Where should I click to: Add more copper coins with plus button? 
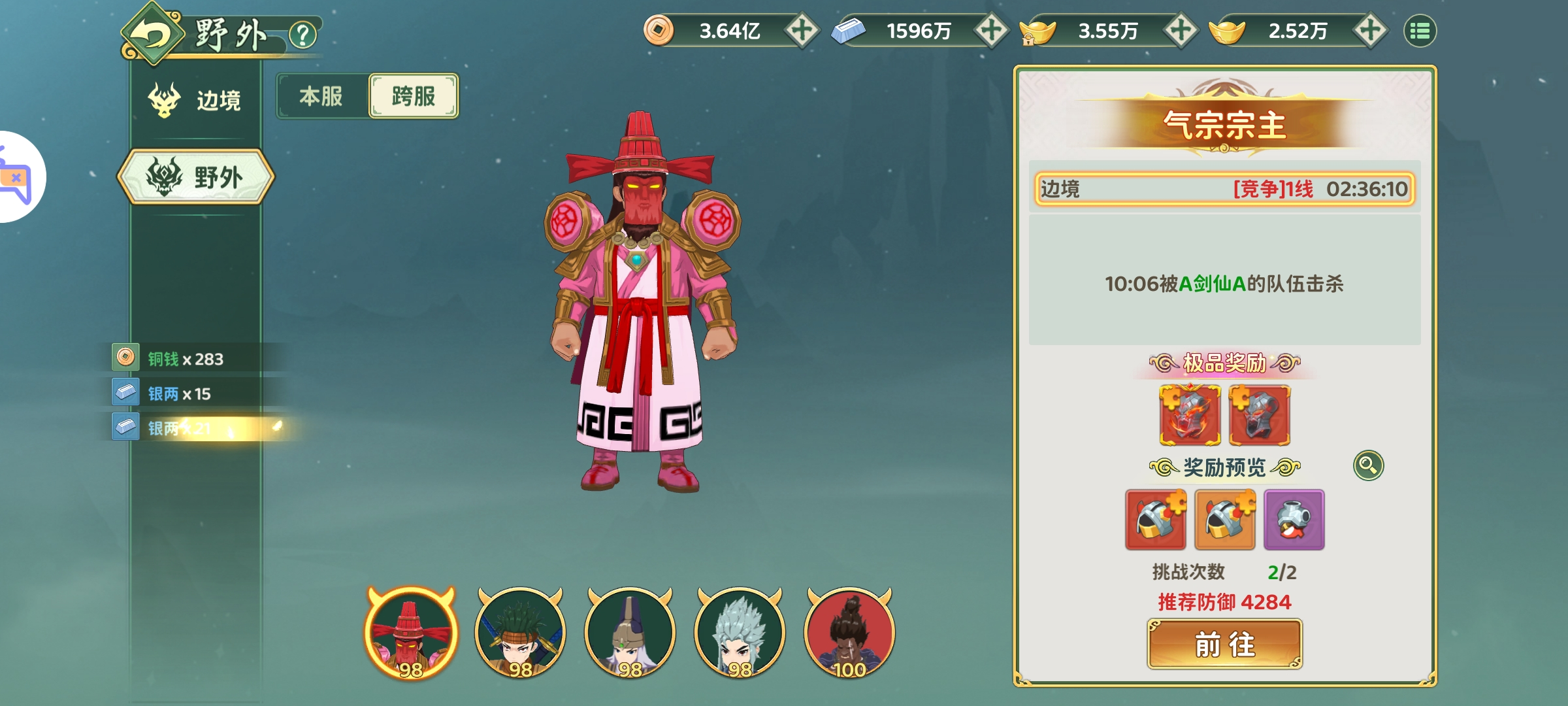802,30
